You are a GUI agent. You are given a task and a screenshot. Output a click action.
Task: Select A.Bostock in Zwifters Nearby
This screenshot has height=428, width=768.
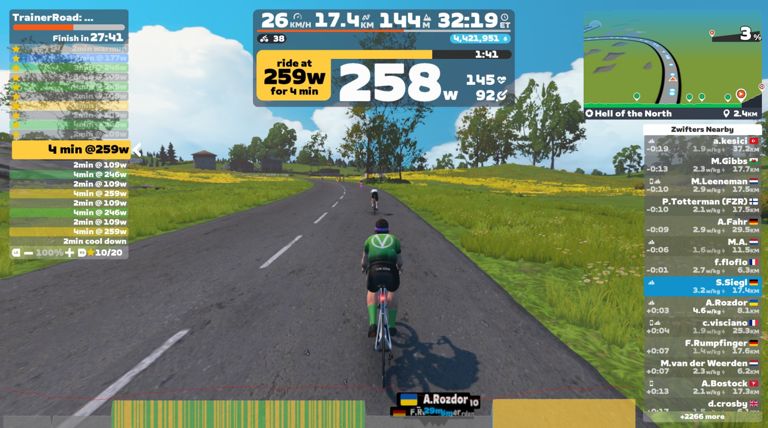[x=704, y=386]
